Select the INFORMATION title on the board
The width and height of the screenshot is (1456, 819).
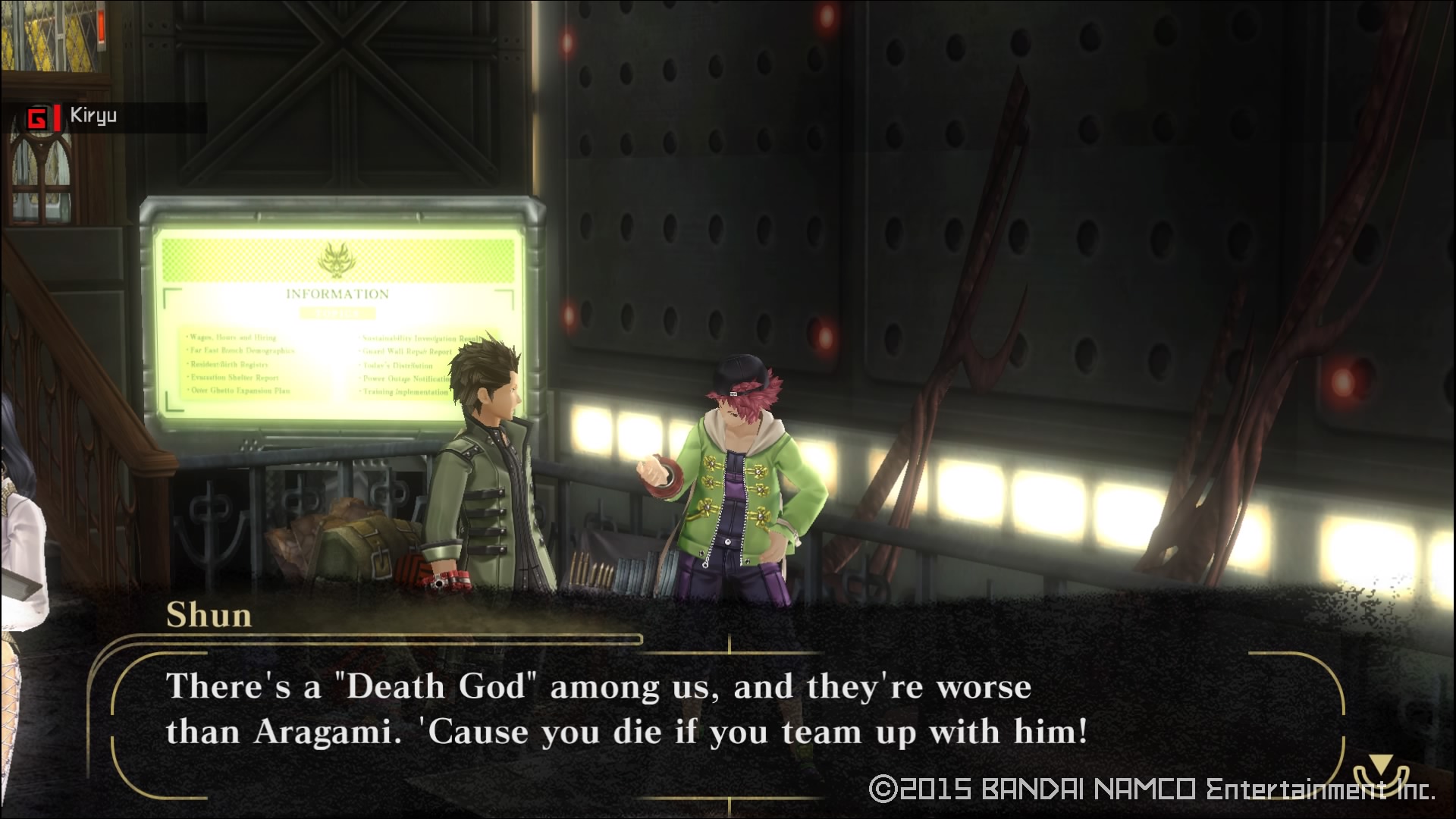pyautogui.click(x=337, y=293)
